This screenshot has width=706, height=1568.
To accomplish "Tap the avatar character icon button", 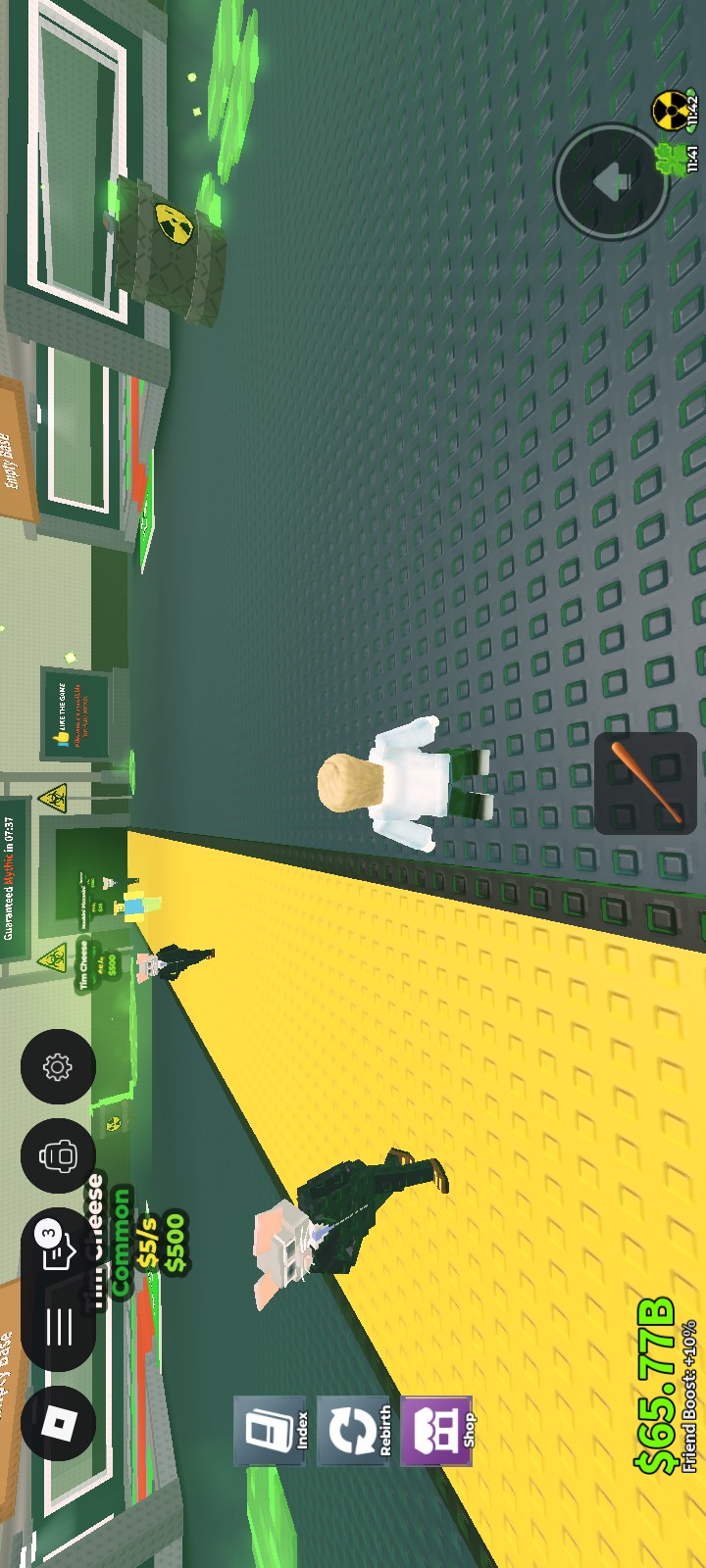I will [x=58, y=1156].
